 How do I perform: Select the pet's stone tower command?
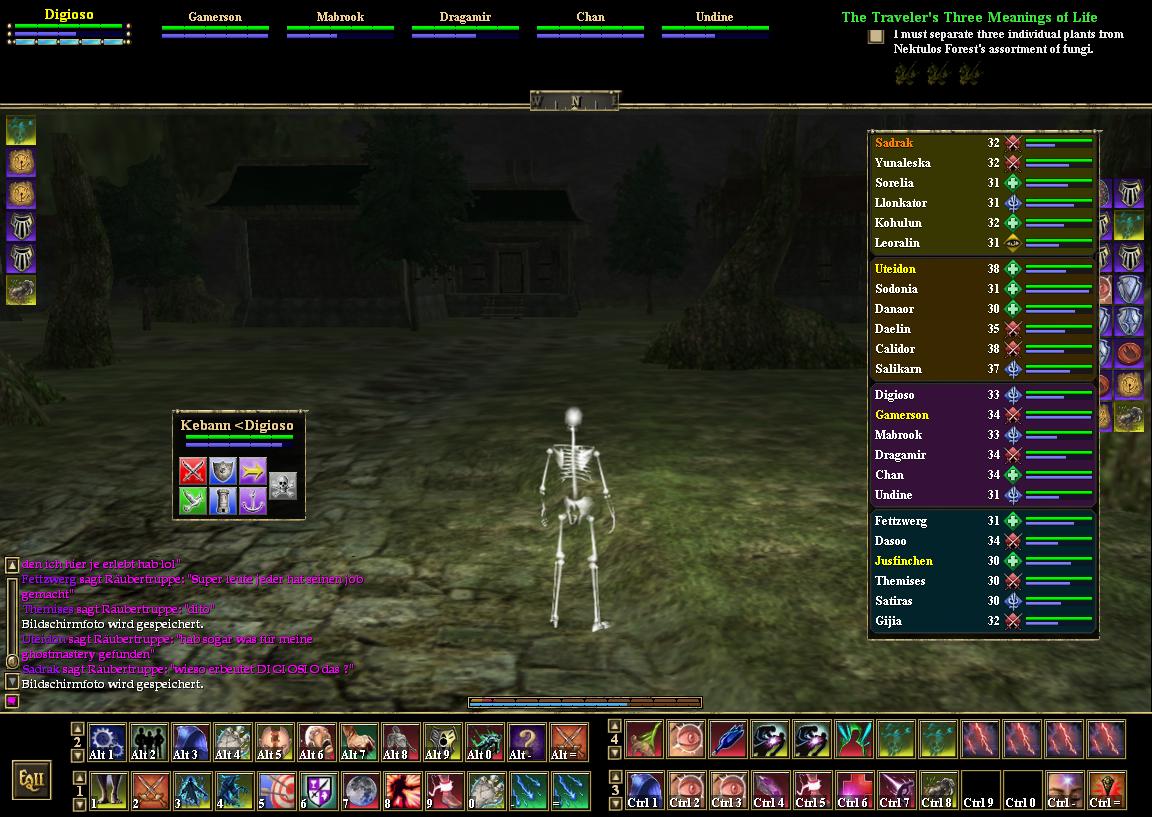point(222,500)
